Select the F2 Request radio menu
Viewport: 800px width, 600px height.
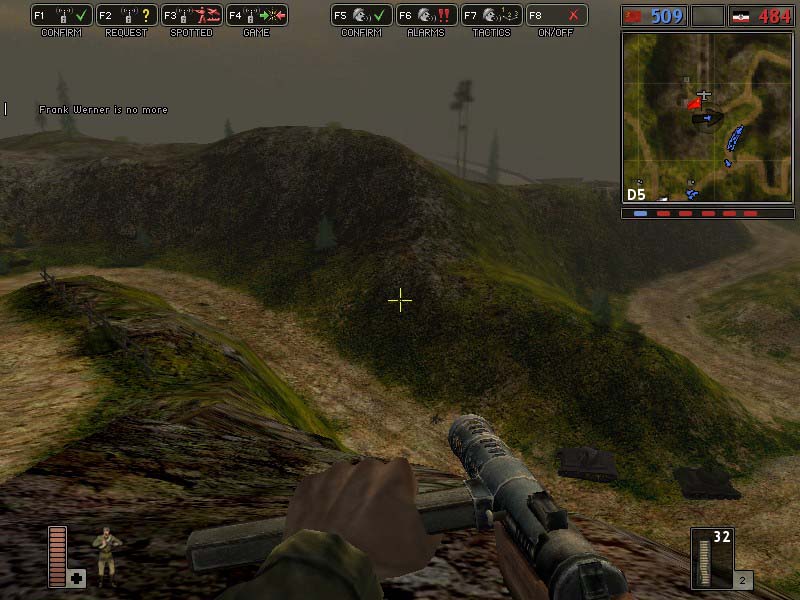click(126, 16)
